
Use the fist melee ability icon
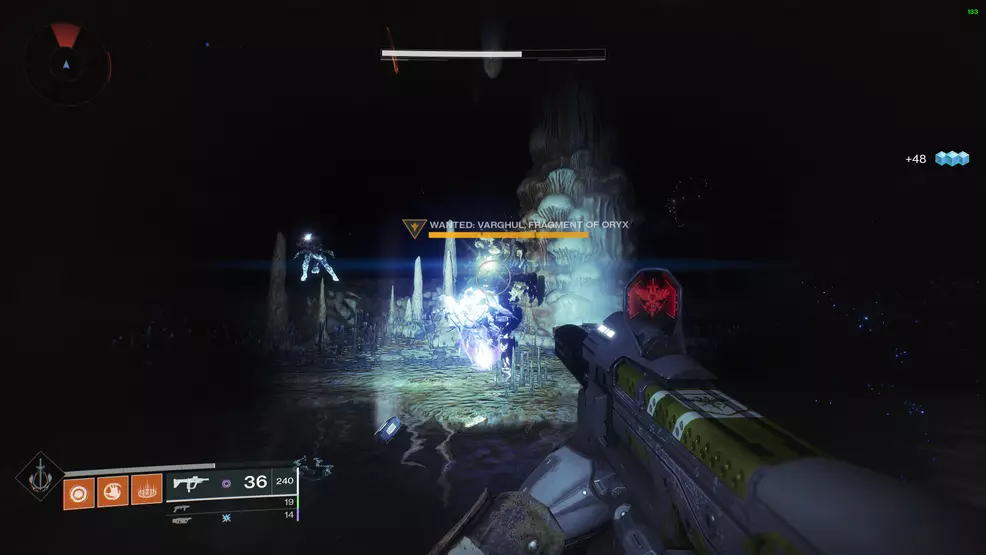point(113,493)
